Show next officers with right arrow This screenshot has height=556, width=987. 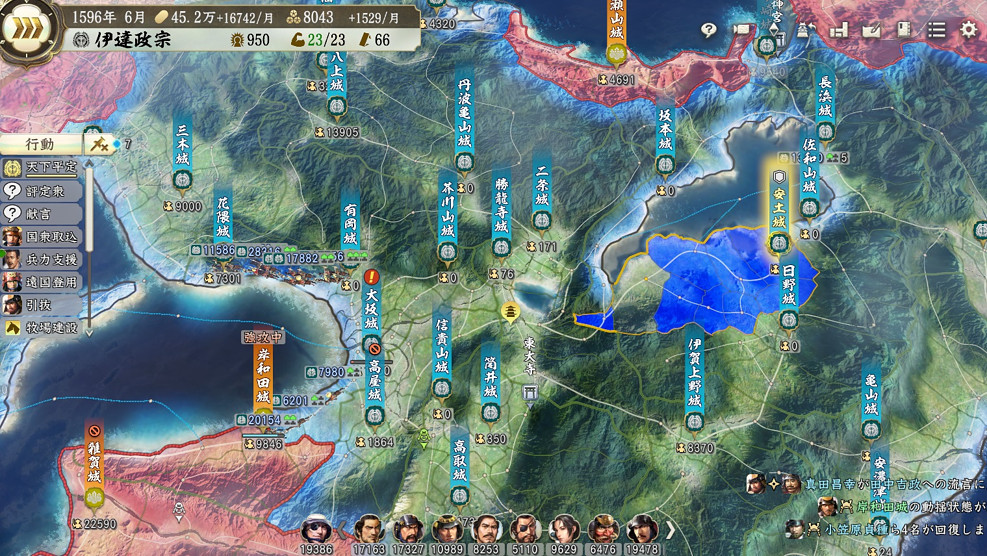pos(671,529)
